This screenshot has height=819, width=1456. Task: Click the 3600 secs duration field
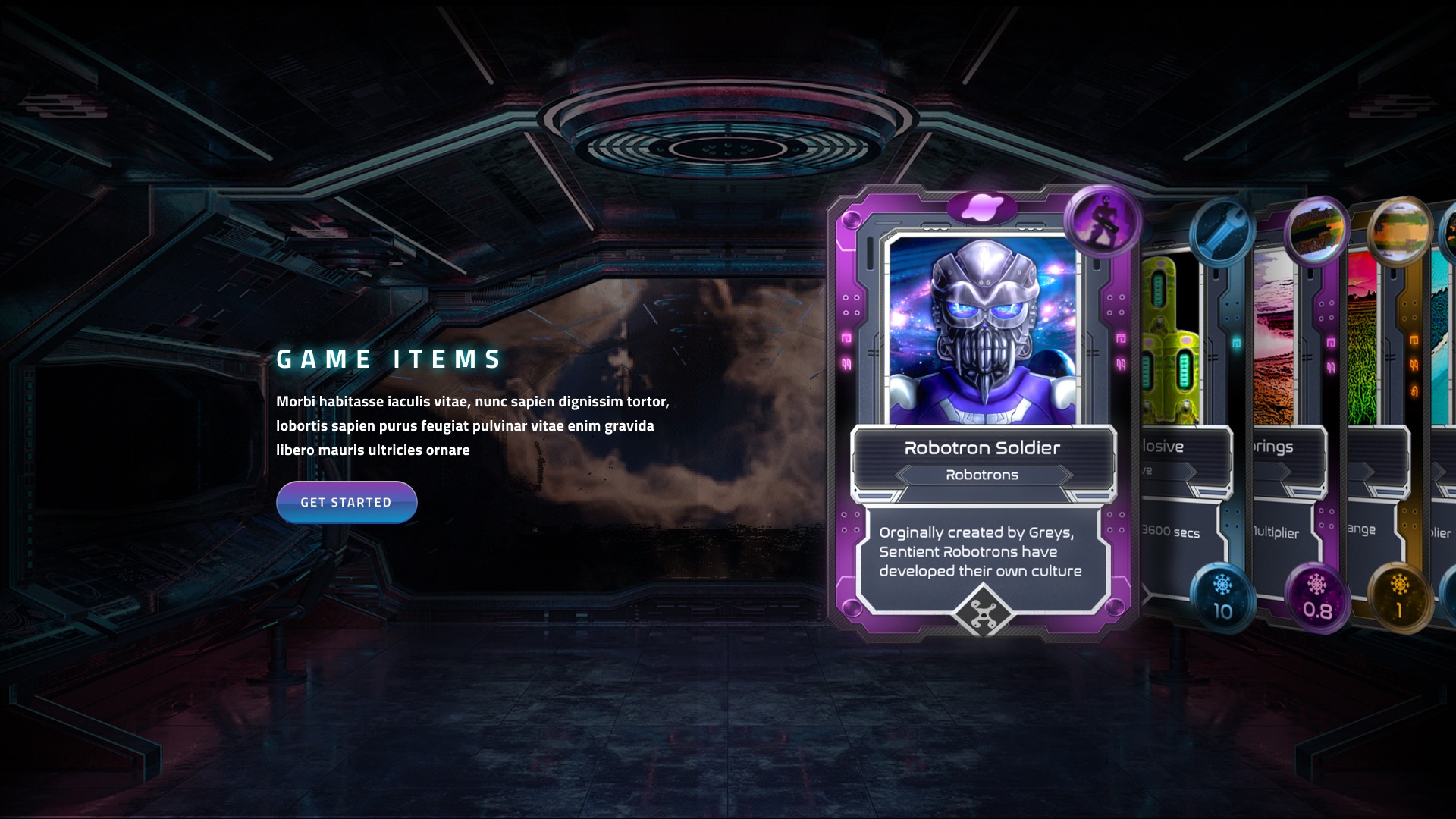click(x=1172, y=532)
